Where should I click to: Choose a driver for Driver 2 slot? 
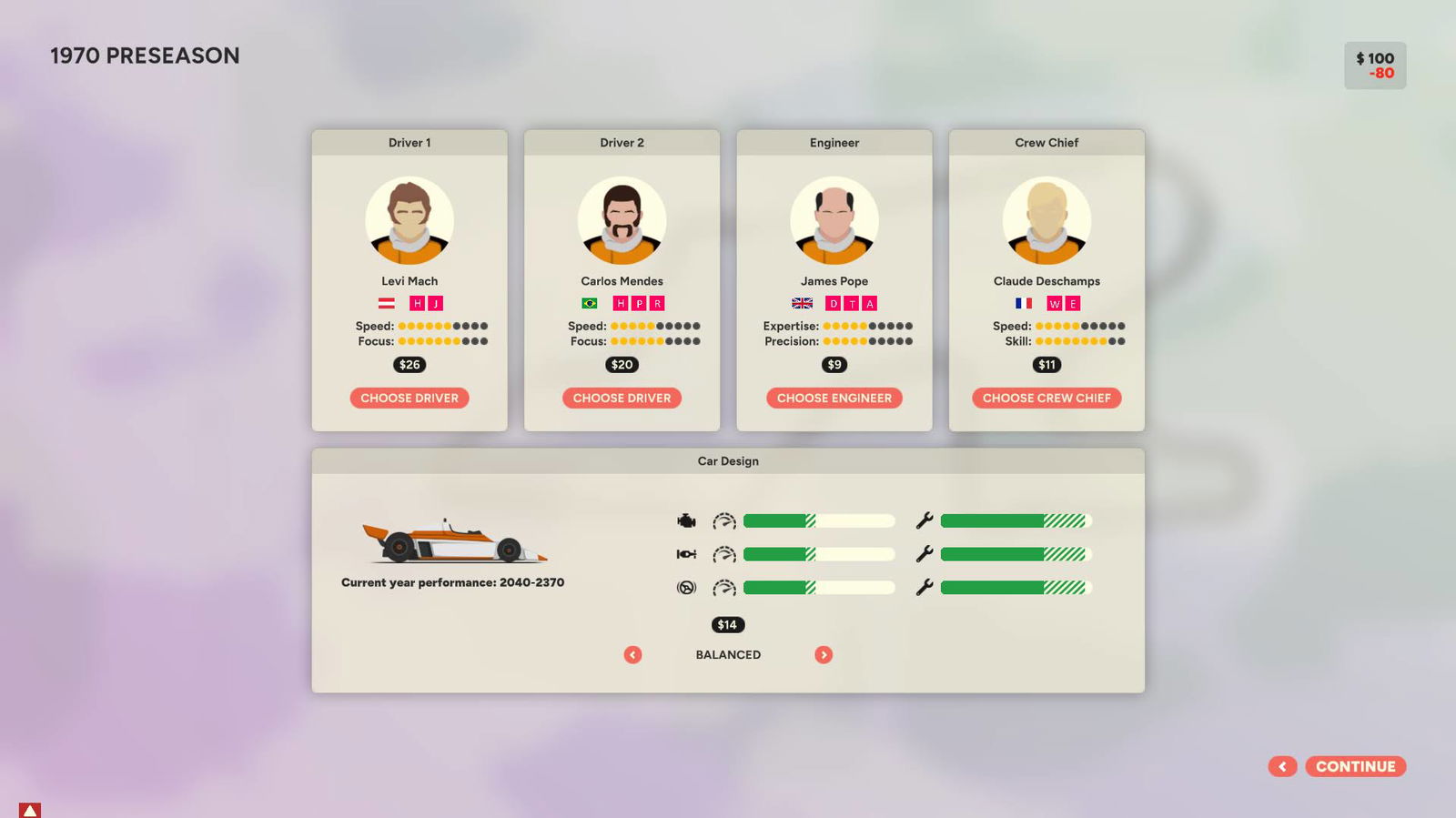(x=622, y=398)
